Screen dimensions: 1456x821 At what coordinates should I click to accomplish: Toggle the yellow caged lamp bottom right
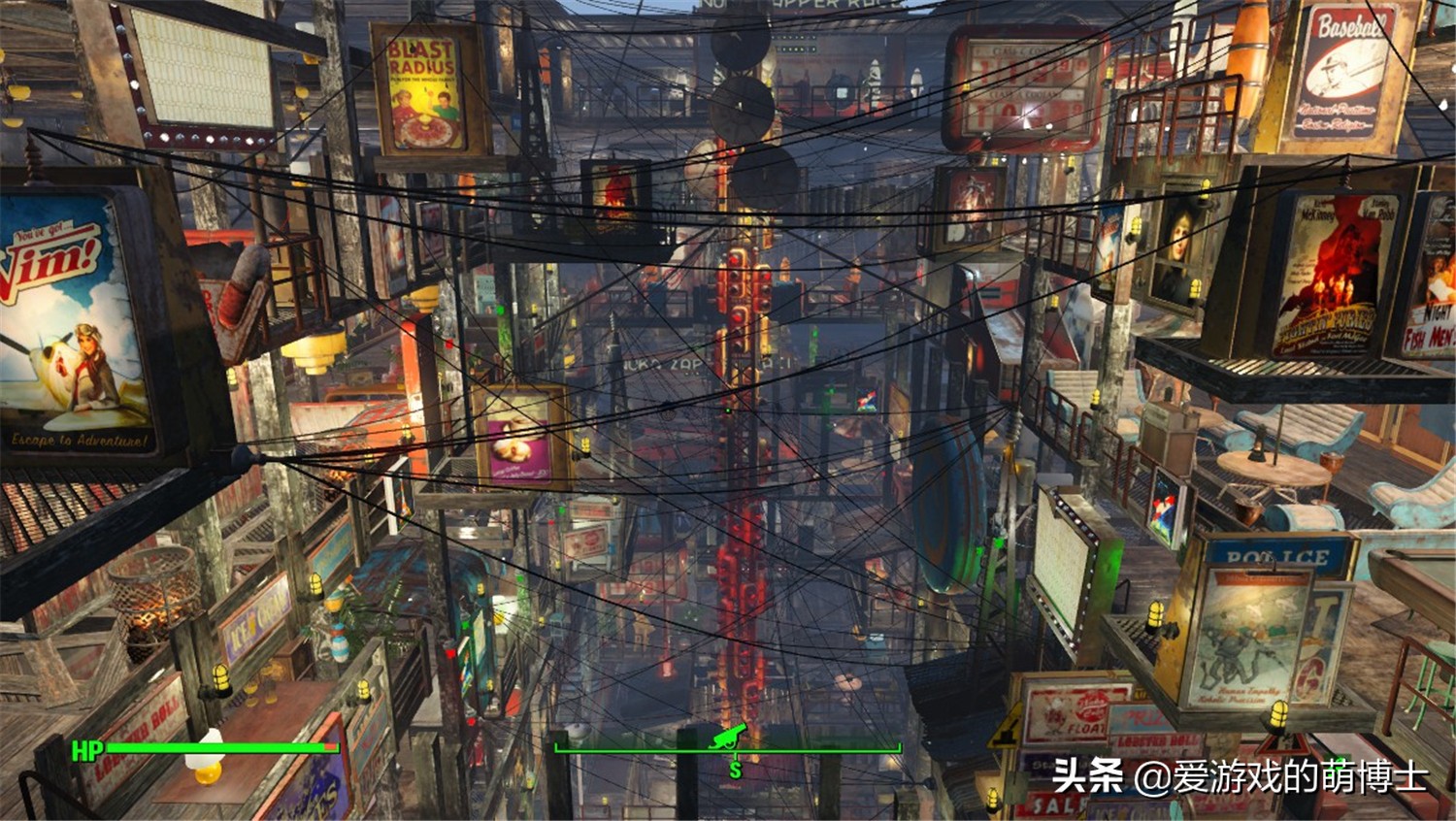click(1281, 713)
